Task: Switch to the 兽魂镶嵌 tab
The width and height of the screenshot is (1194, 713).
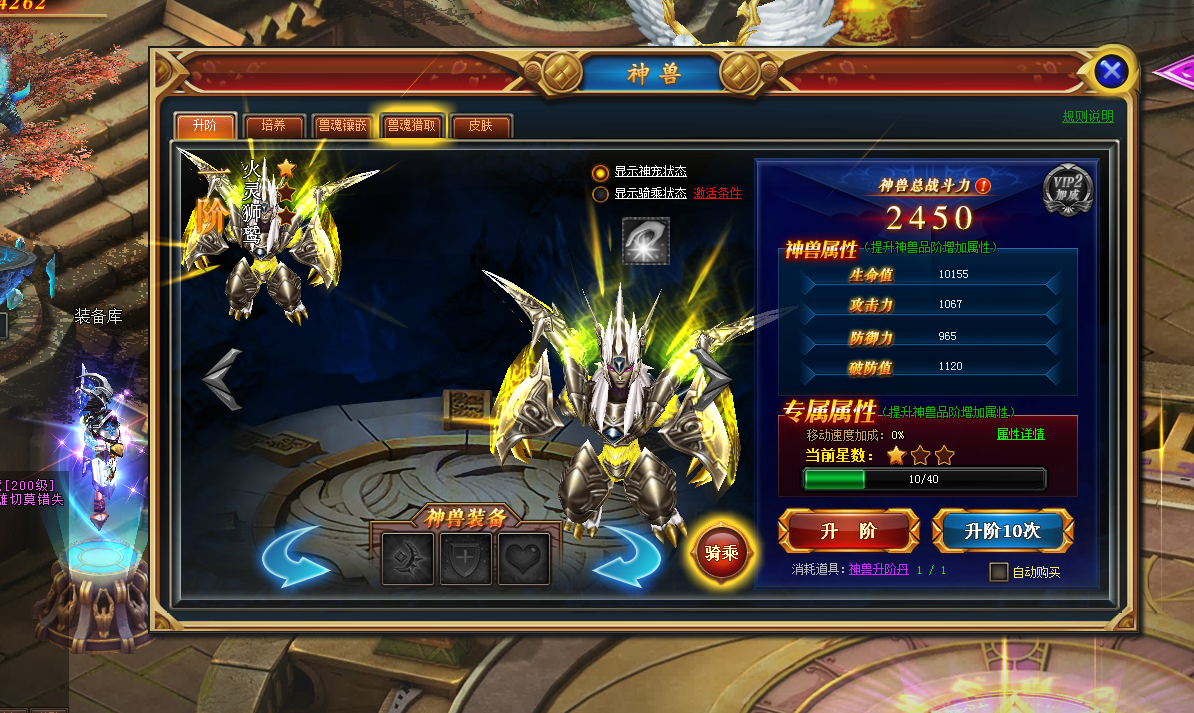Action: [342, 126]
